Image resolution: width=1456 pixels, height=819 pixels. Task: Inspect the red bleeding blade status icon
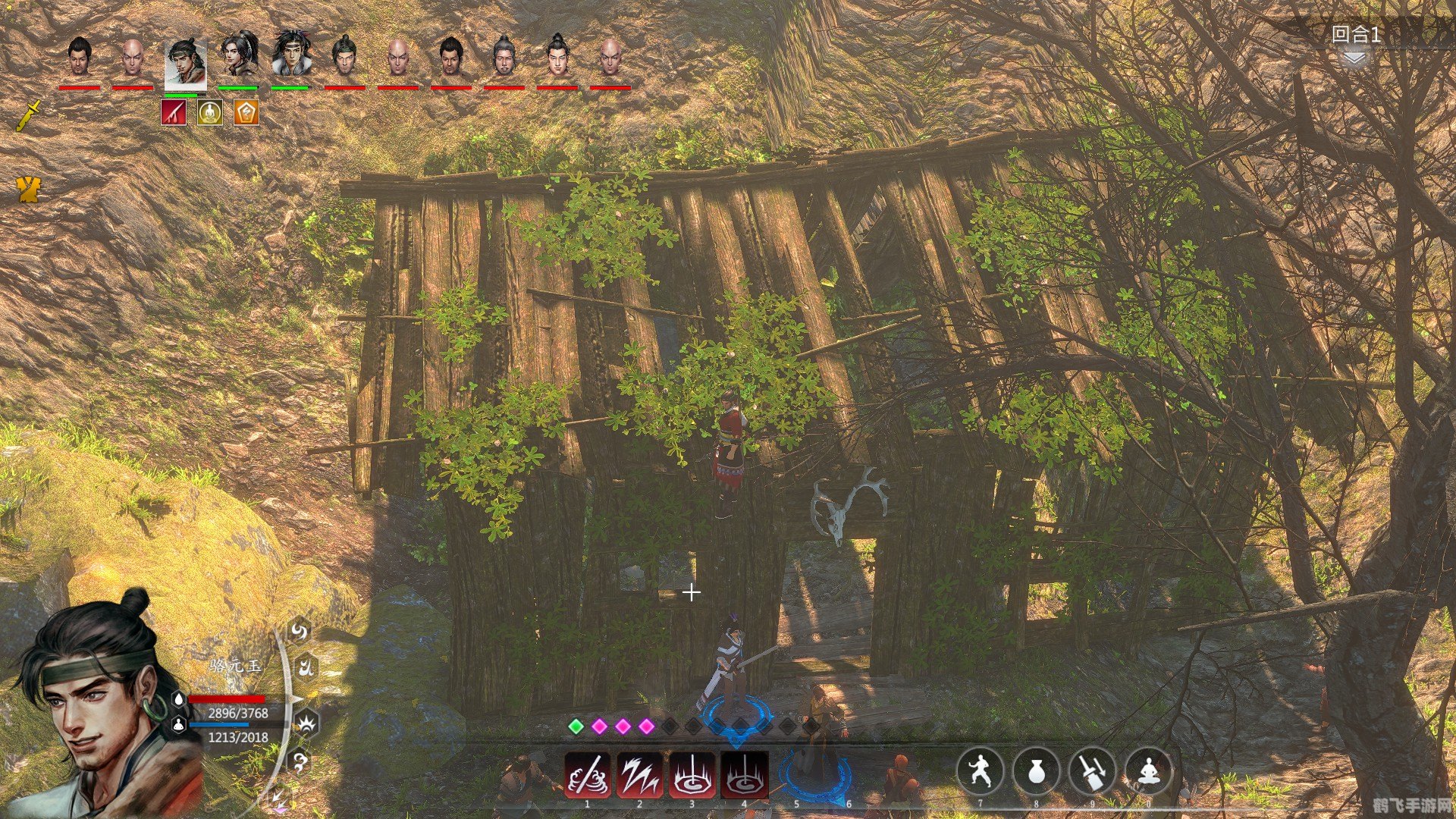(x=174, y=113)
